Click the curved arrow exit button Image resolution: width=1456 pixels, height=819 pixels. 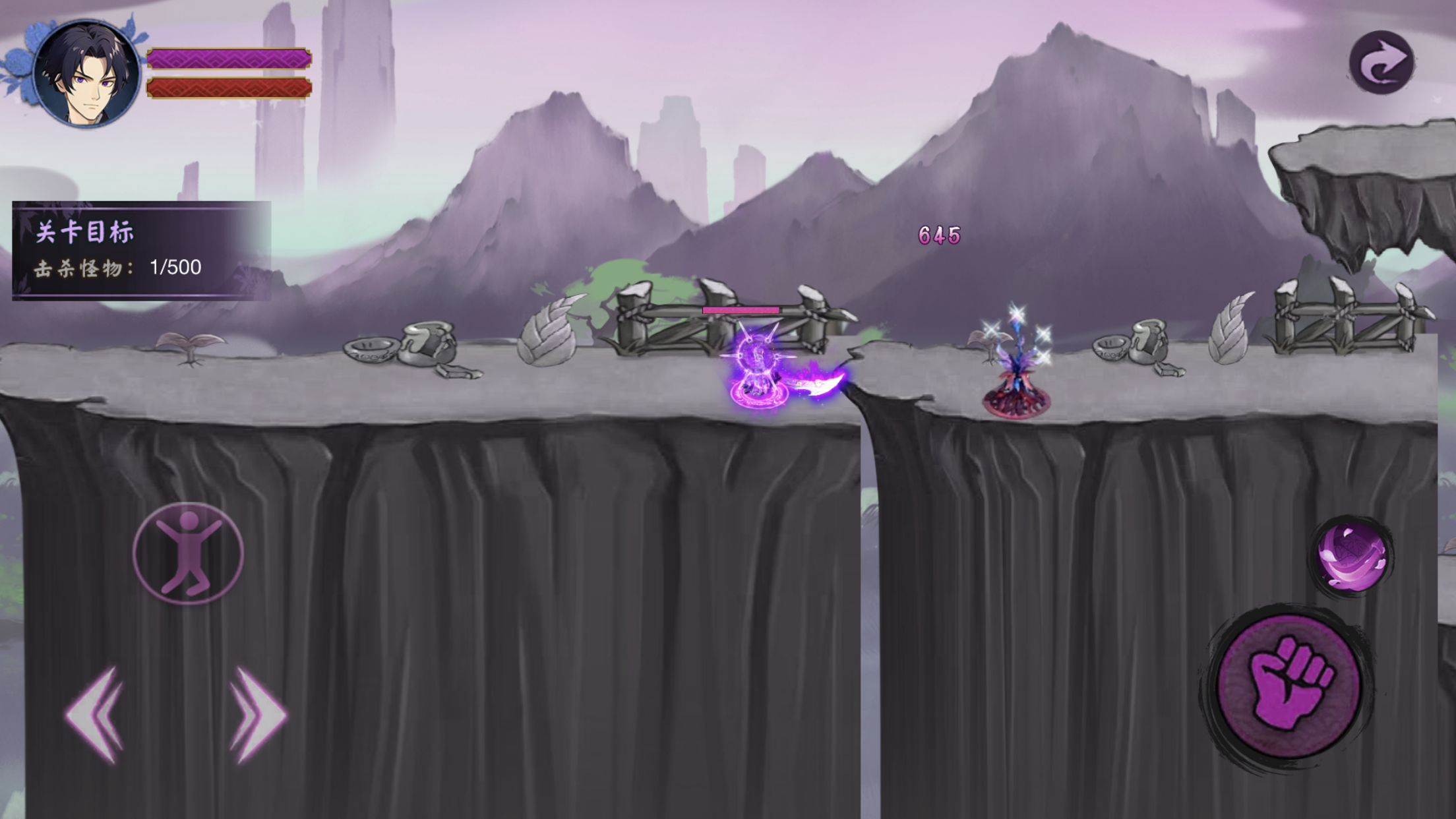1381,63
